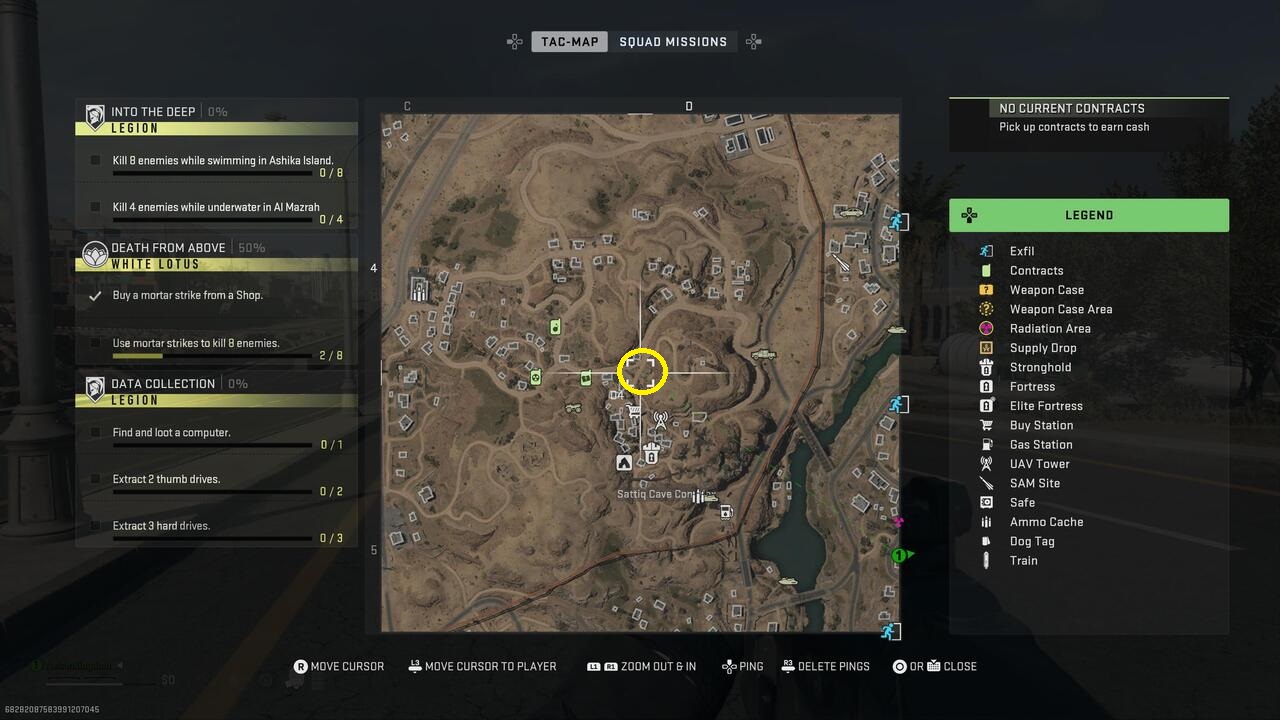Collapse the DEATH FROM ABOVE mission panel
The image size is (1280, 720).
coord(215,247)
